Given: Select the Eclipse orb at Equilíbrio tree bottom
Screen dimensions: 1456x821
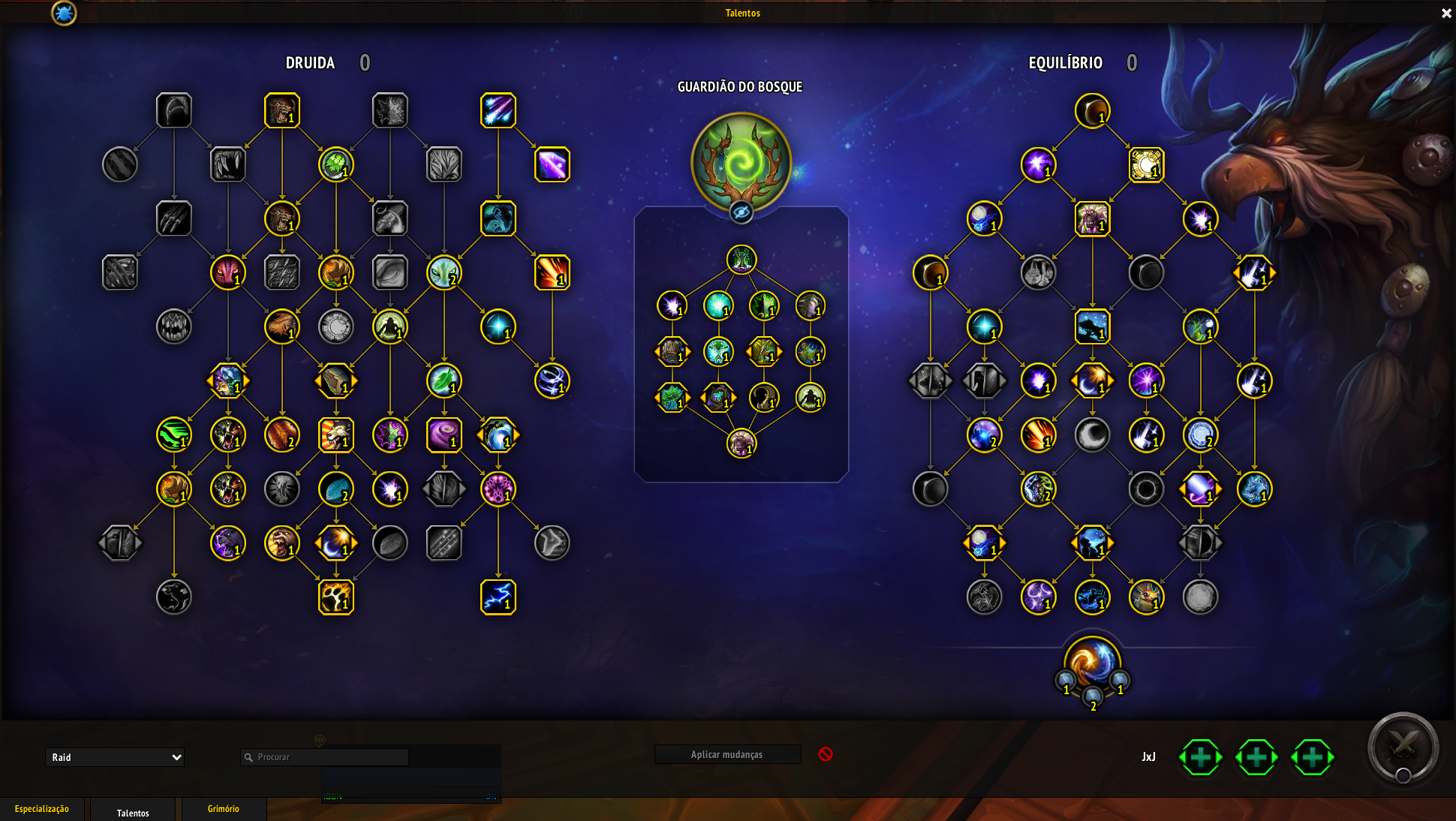Looking at the screenshot, I should 1092,664.
